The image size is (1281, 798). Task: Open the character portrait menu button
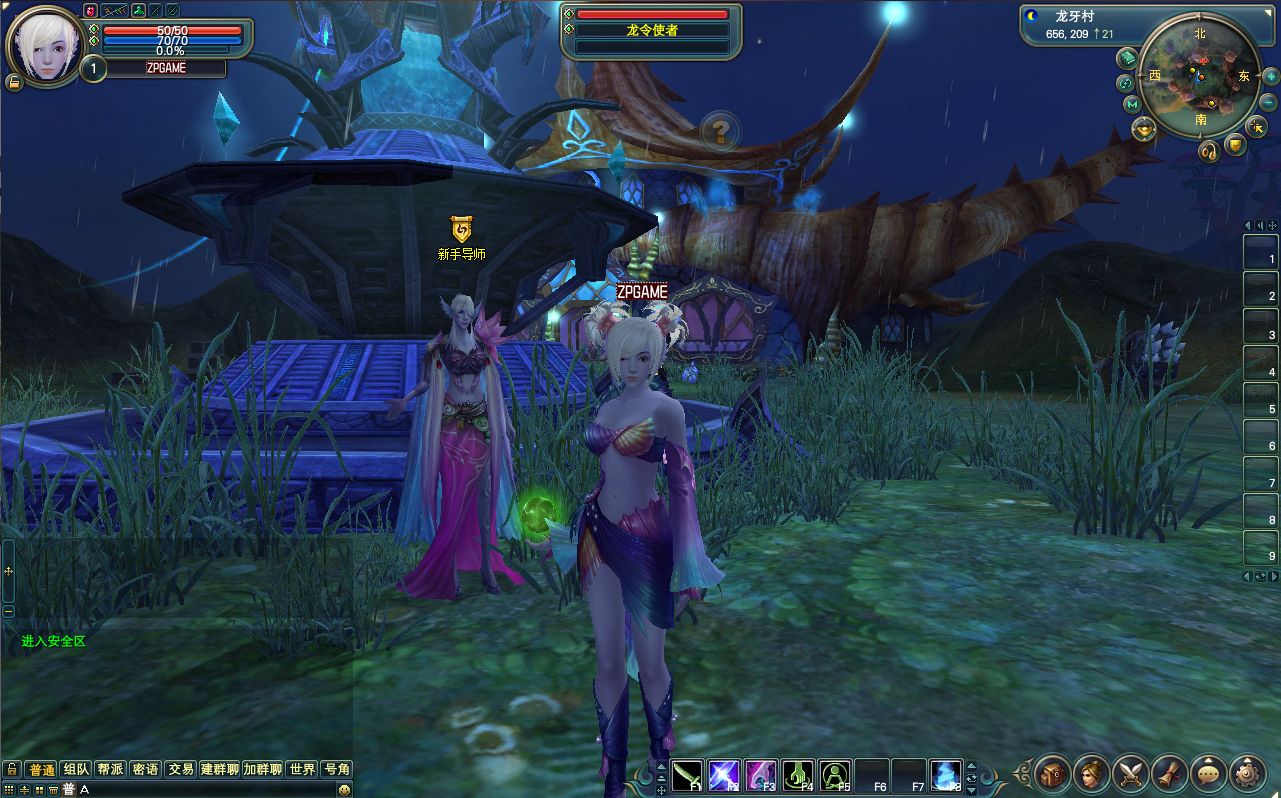pyautogui.click(x=1092, y=773)
